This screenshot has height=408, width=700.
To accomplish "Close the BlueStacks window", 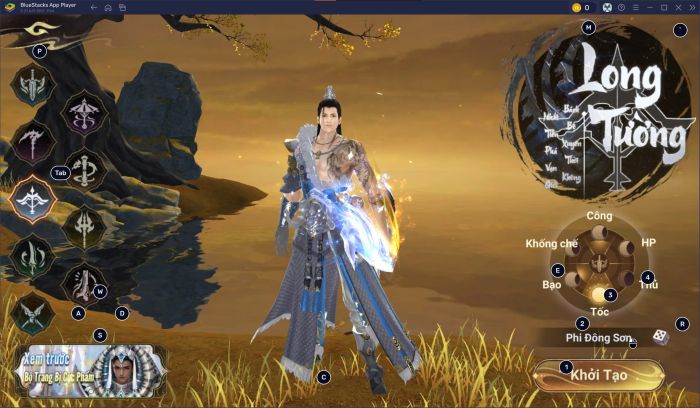I will (x=688, y=7).
